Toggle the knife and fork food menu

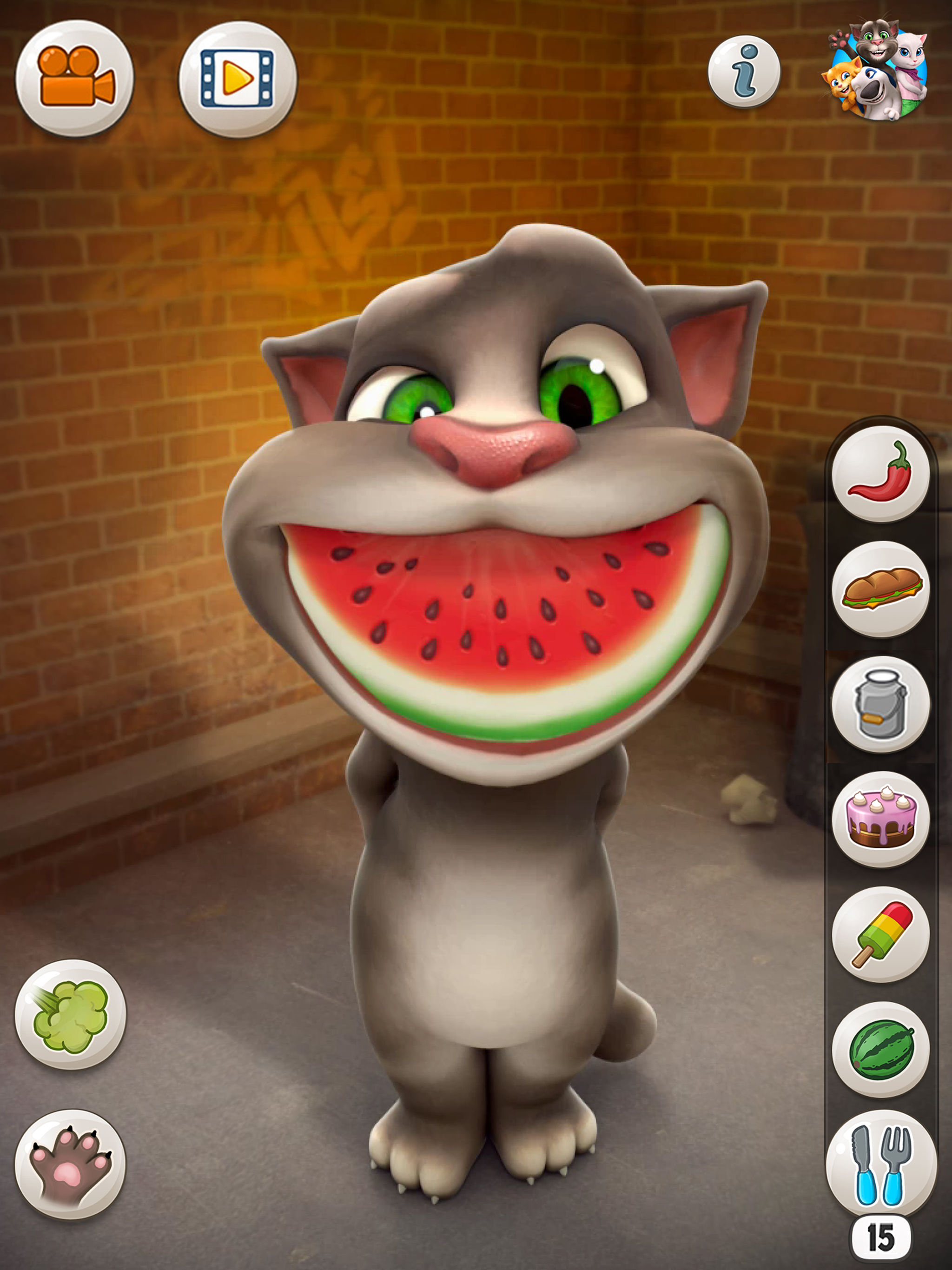tap(880, 1165)
